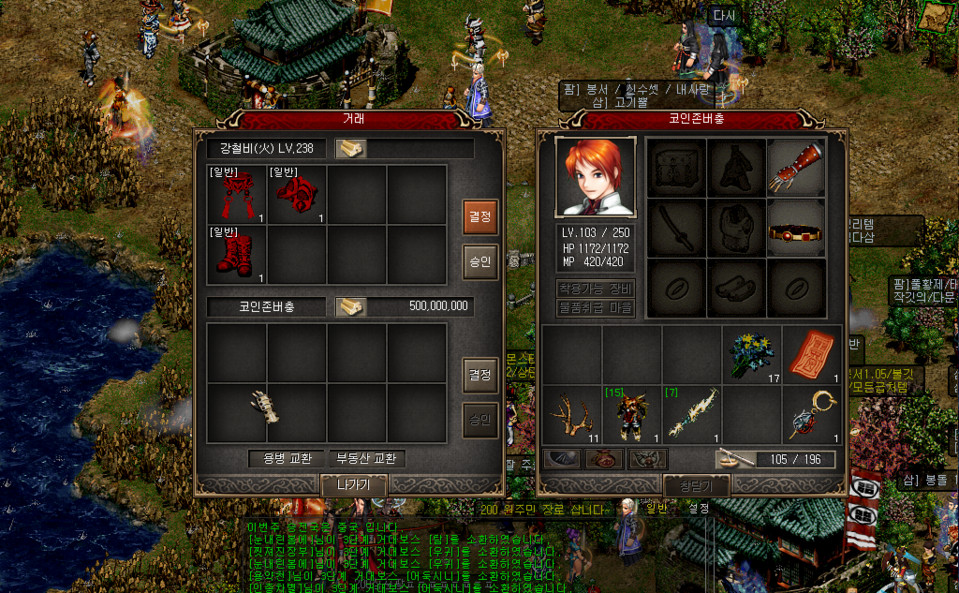Screen dimensions: 959x593
Task: Select the red talisman item
Action: [x=811, y=354]
